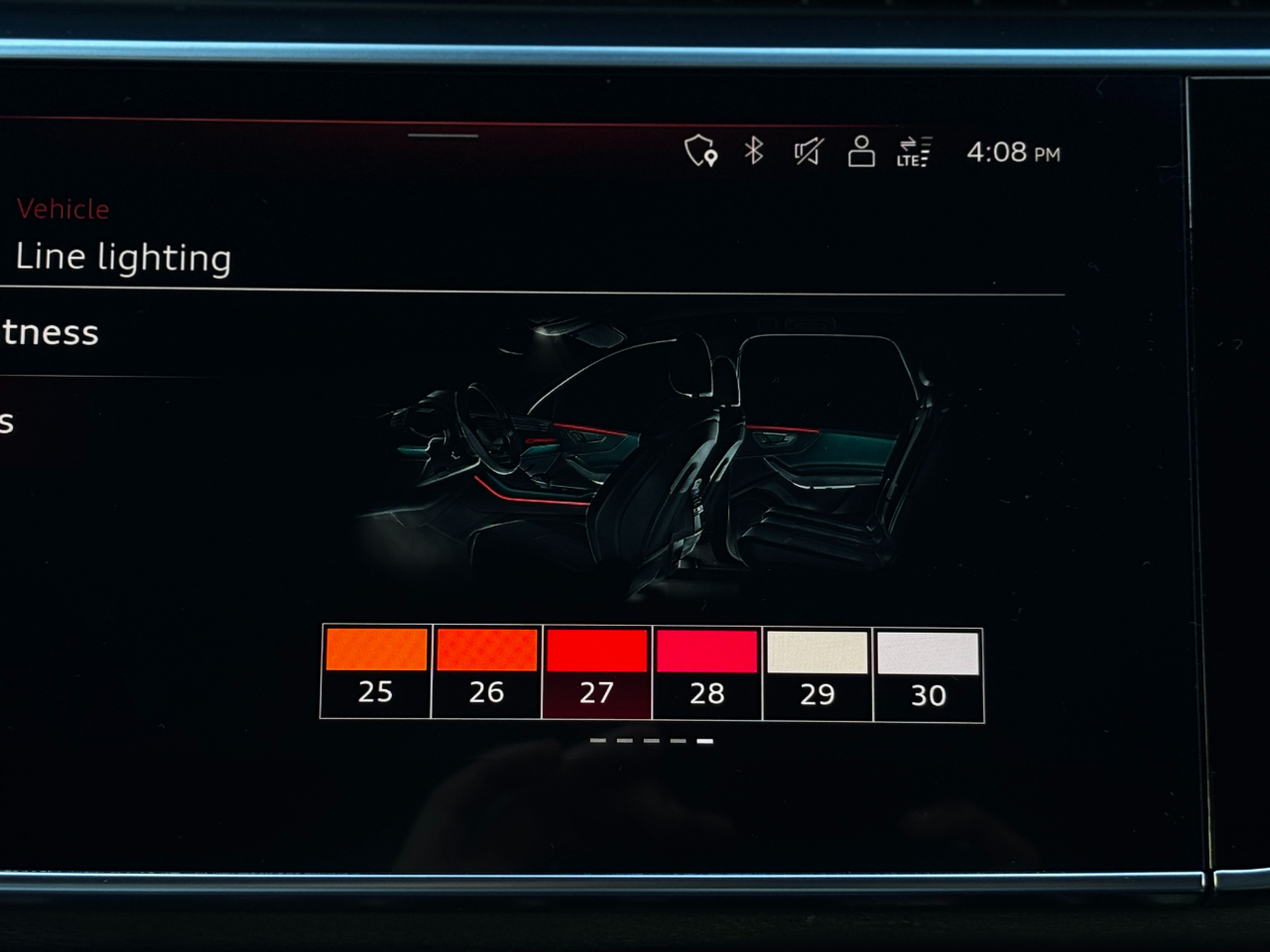Pull down the top notification handle
Image resolution: width=1270 pixels, height=952 pixels.
443,136
